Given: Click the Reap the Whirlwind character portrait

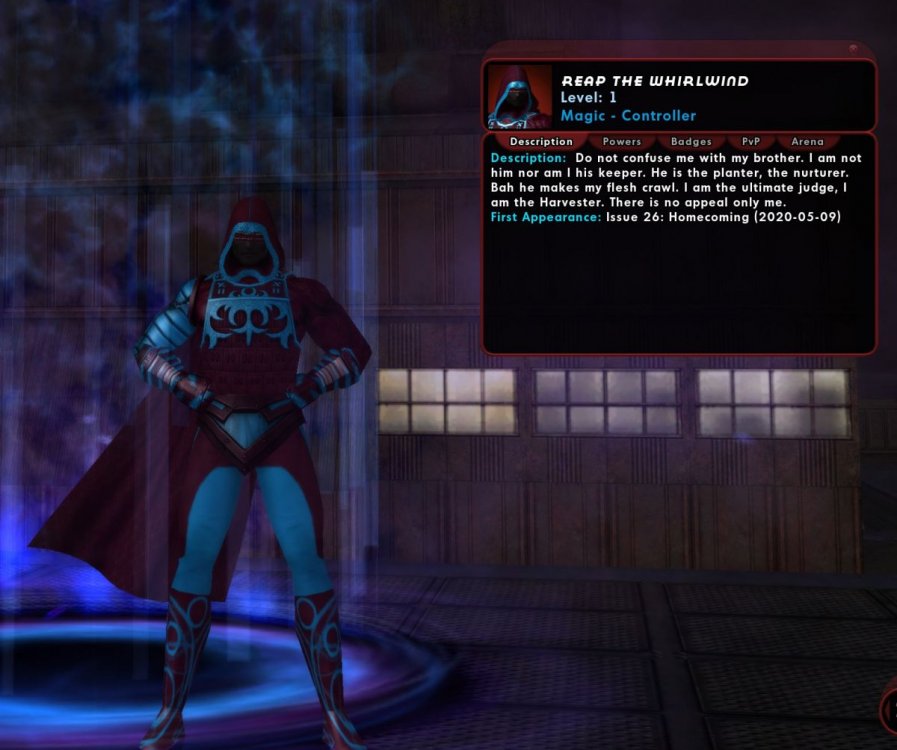Looking at the screenshot, I should (x=520, y=97).
